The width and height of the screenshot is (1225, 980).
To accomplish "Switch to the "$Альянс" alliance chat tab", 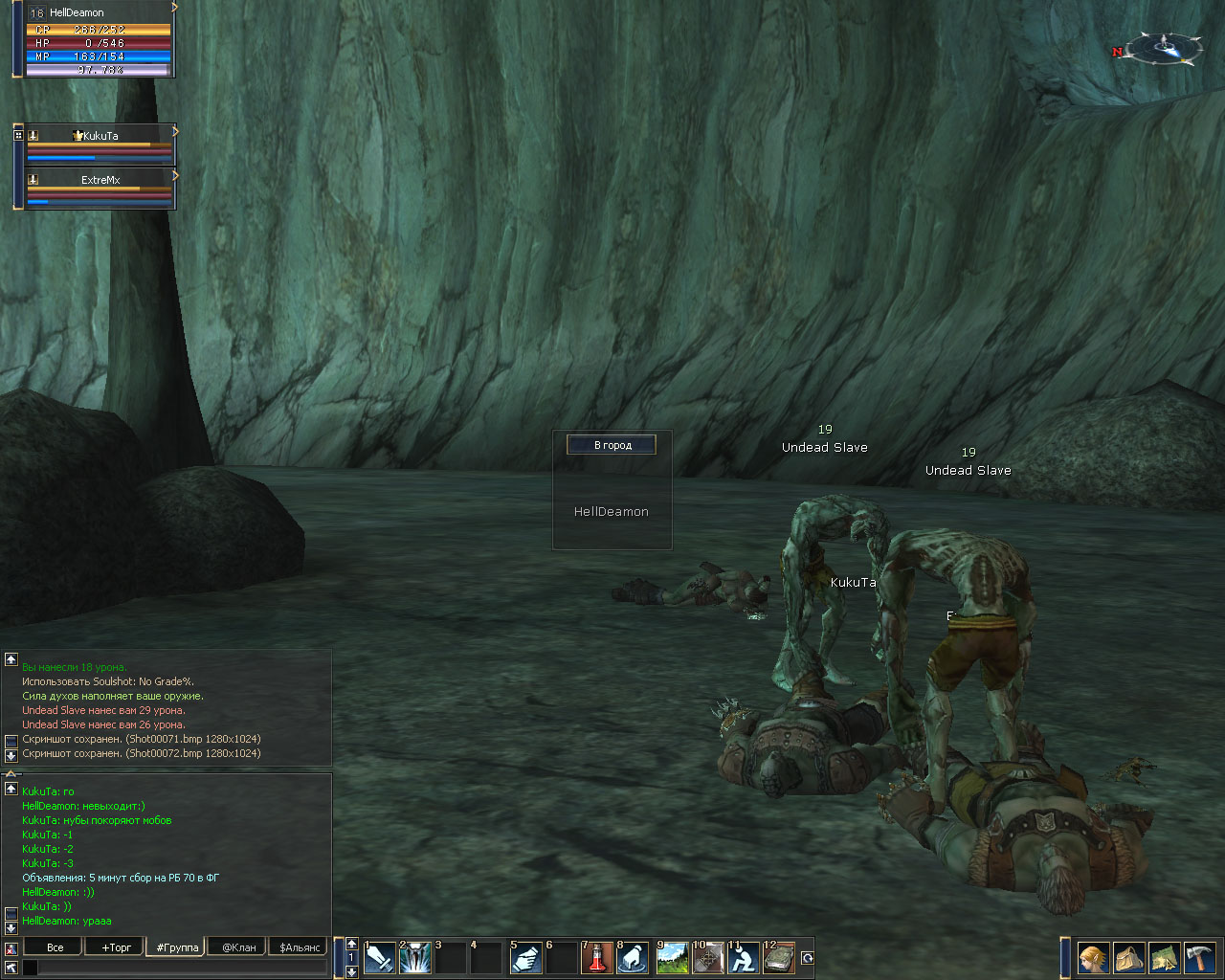I will click(300, 947).
